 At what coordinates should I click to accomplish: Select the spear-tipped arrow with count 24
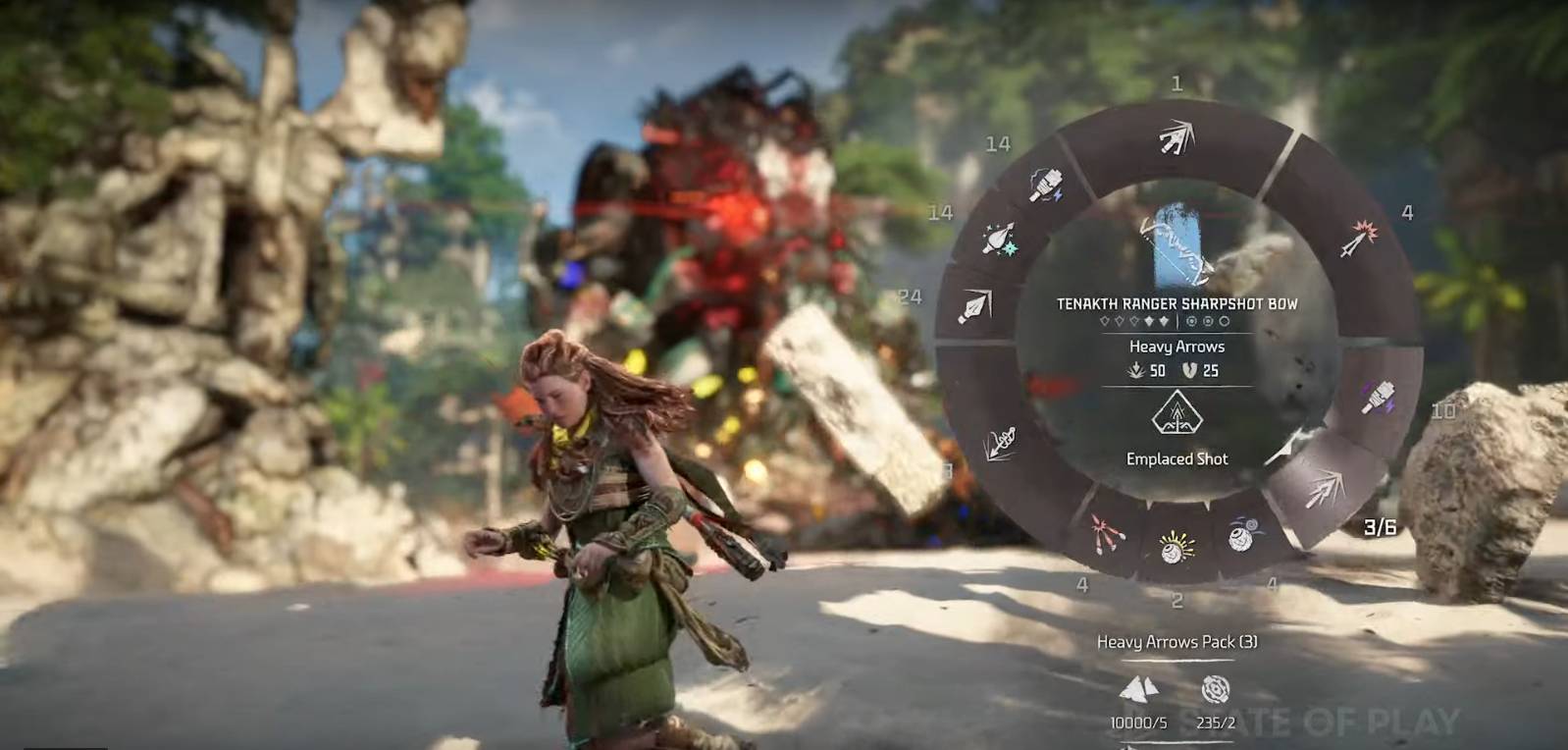coord(976,307)
